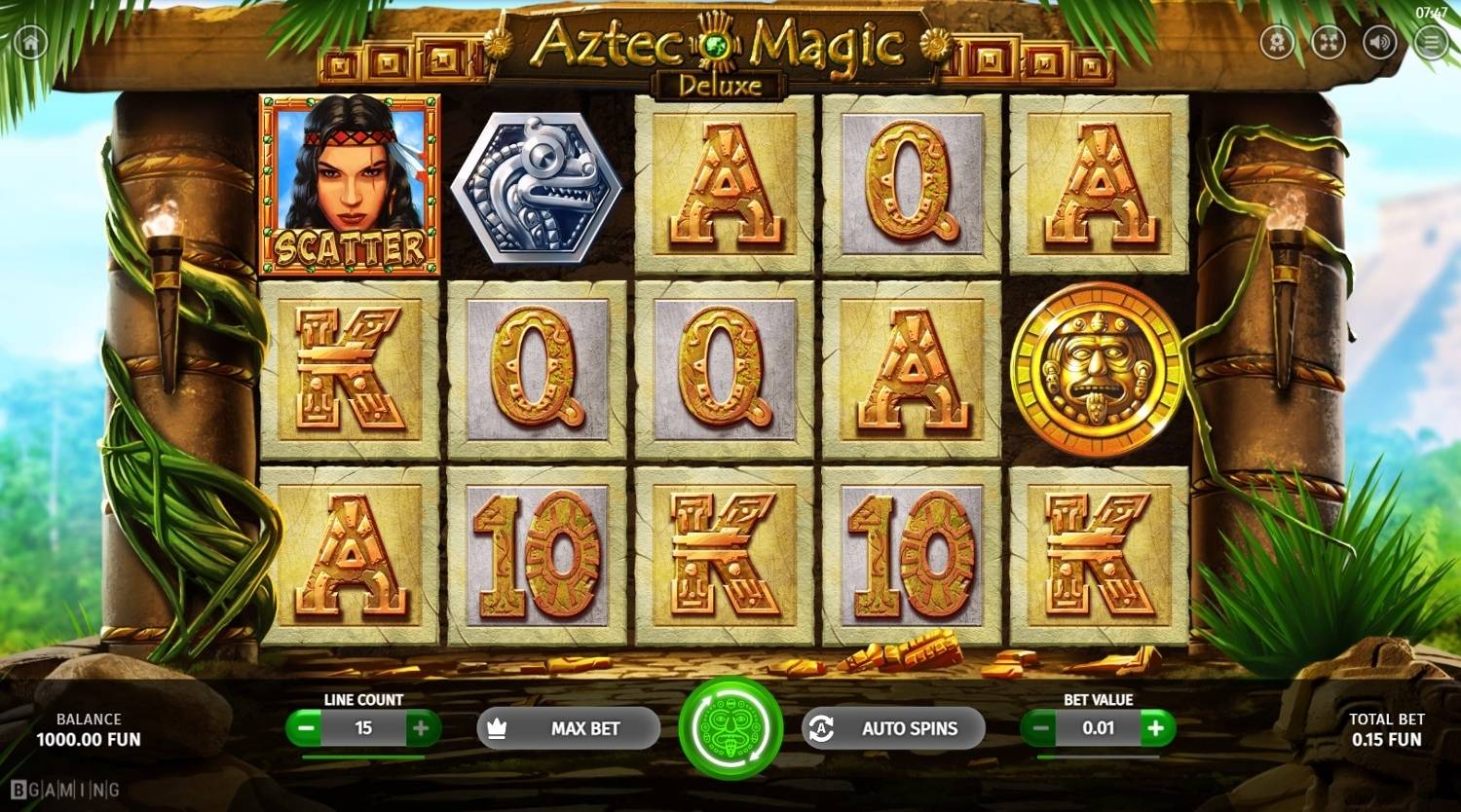Click the home icon top left

[32, 43]
